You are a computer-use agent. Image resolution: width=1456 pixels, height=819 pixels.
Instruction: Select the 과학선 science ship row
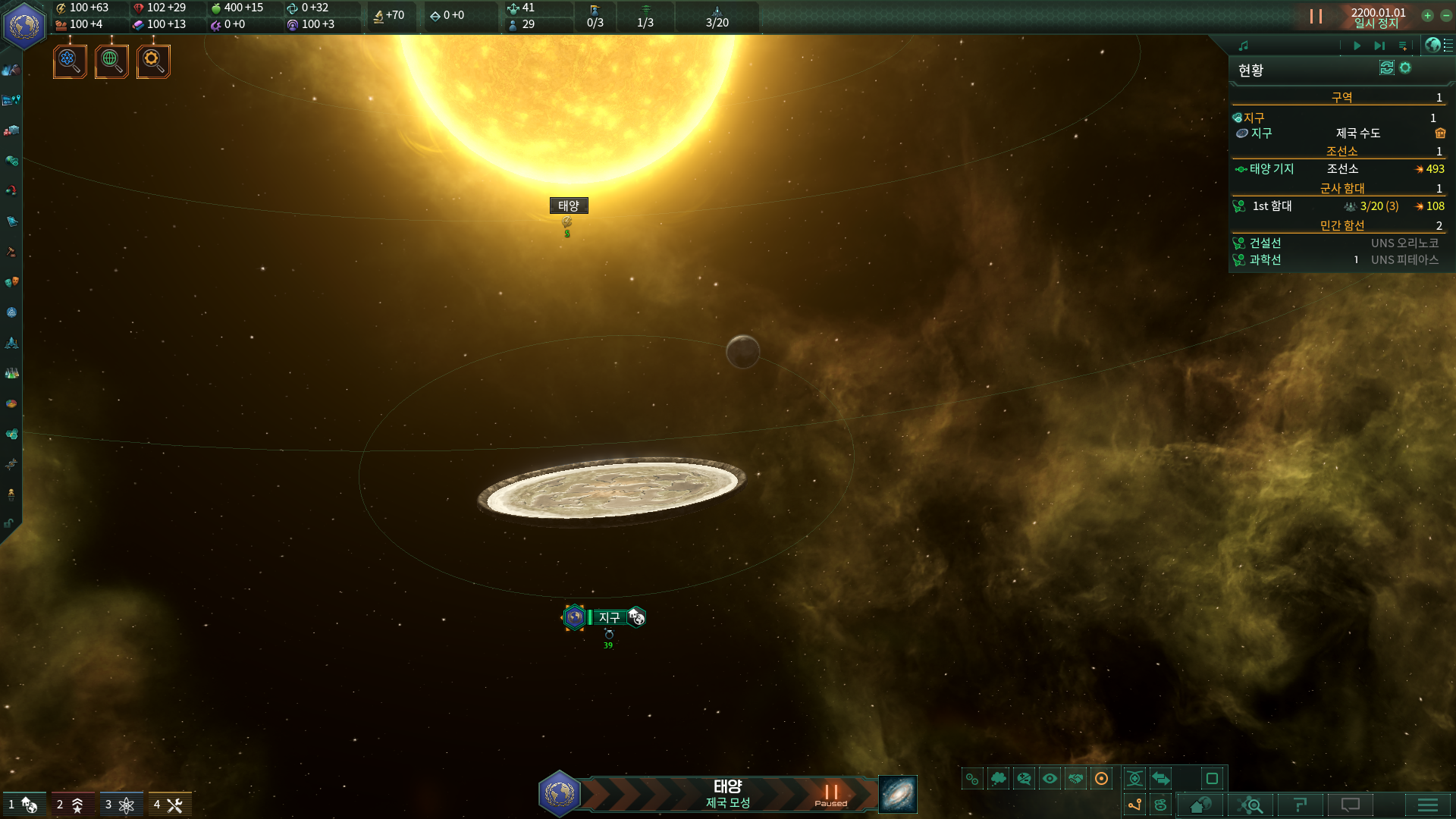click(1266, 260)
